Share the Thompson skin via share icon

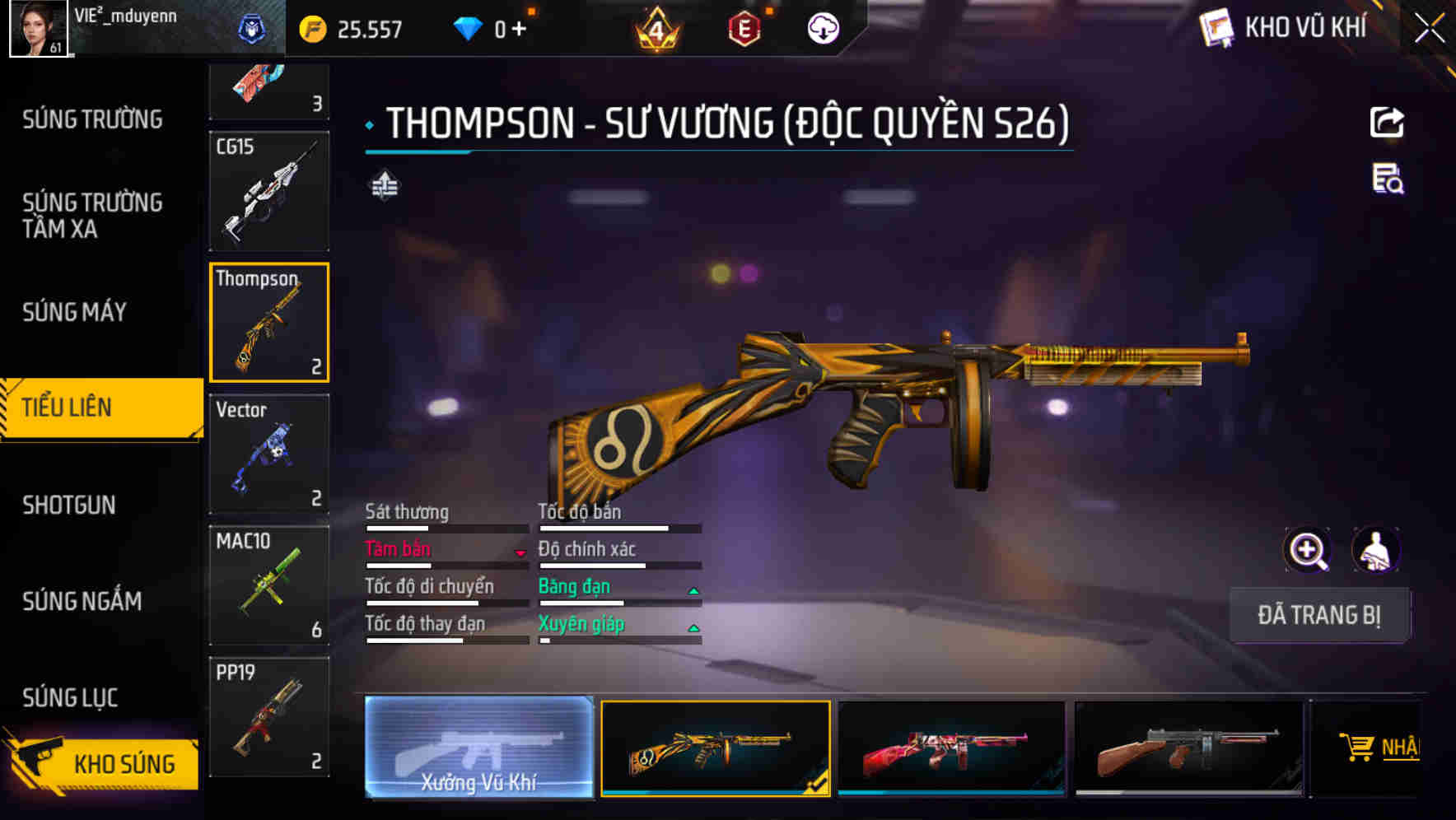click(1388, 122)
